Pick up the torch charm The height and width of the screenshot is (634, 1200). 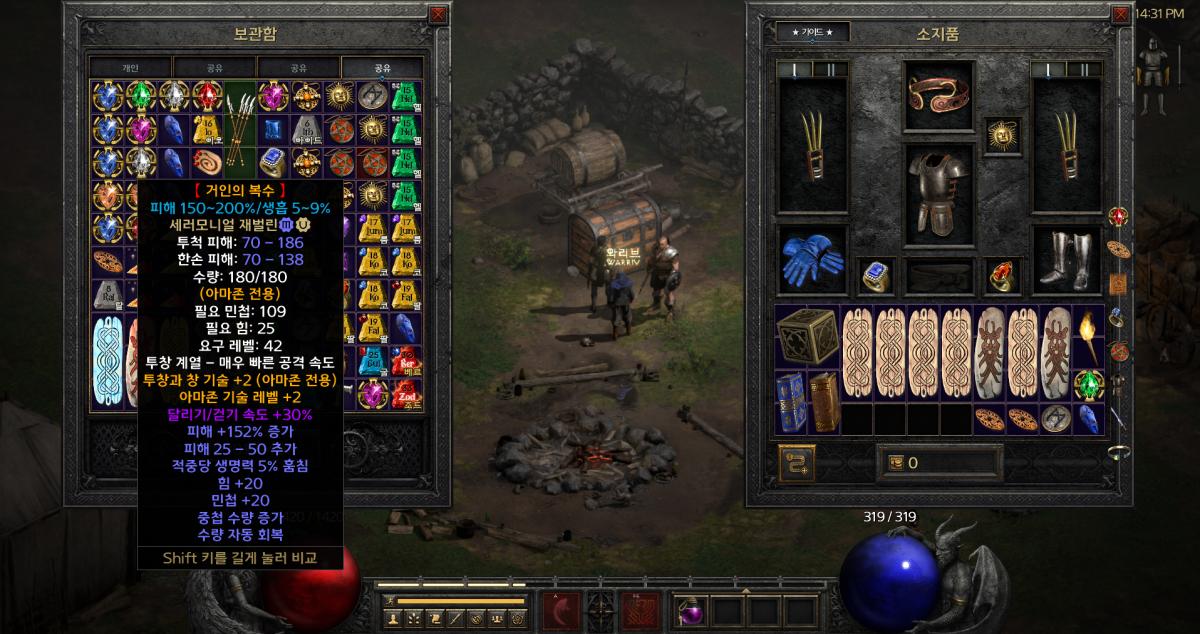(x=1087, y=324)
